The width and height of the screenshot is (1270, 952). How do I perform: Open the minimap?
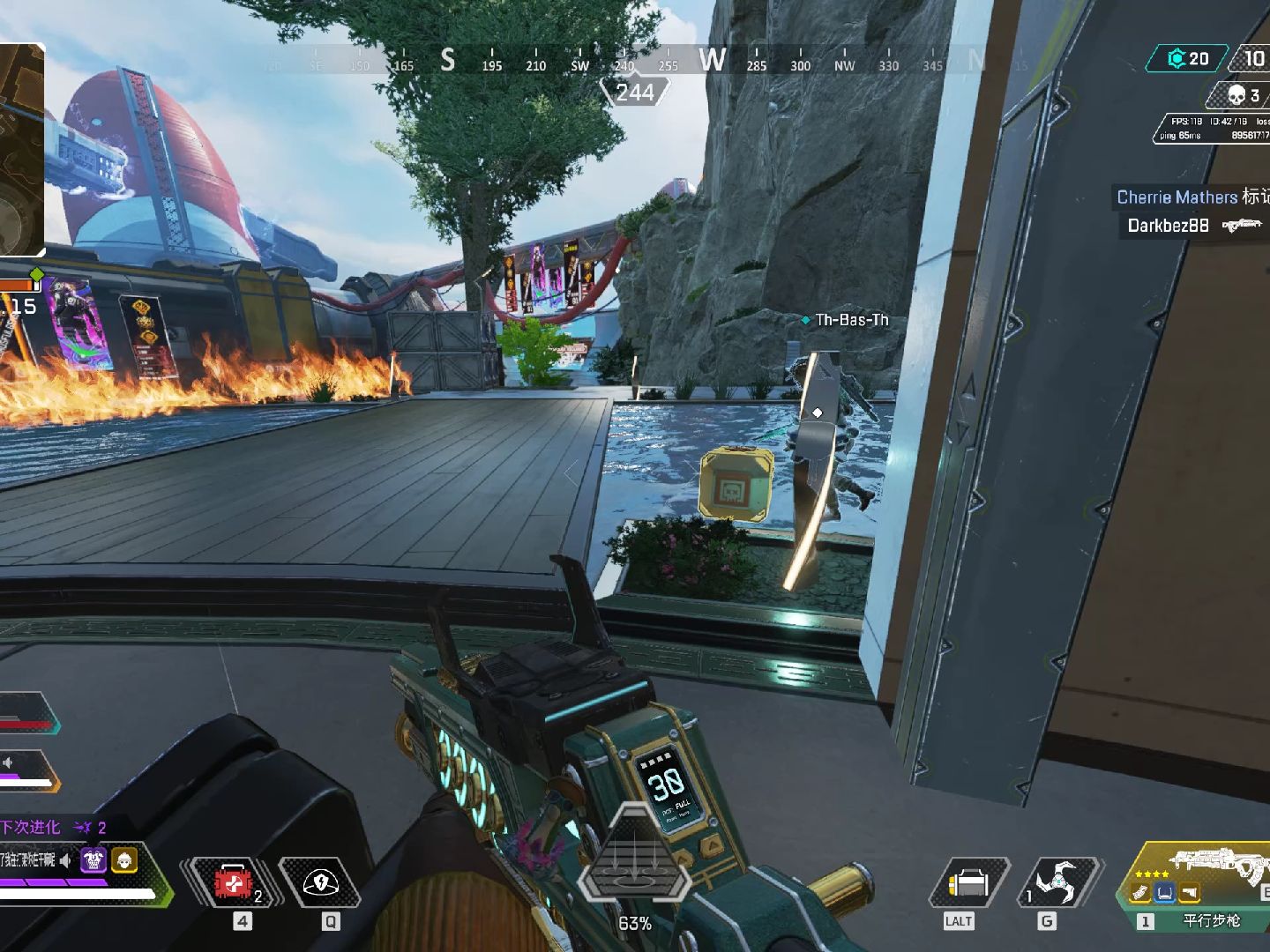click(x=19, y=150)
